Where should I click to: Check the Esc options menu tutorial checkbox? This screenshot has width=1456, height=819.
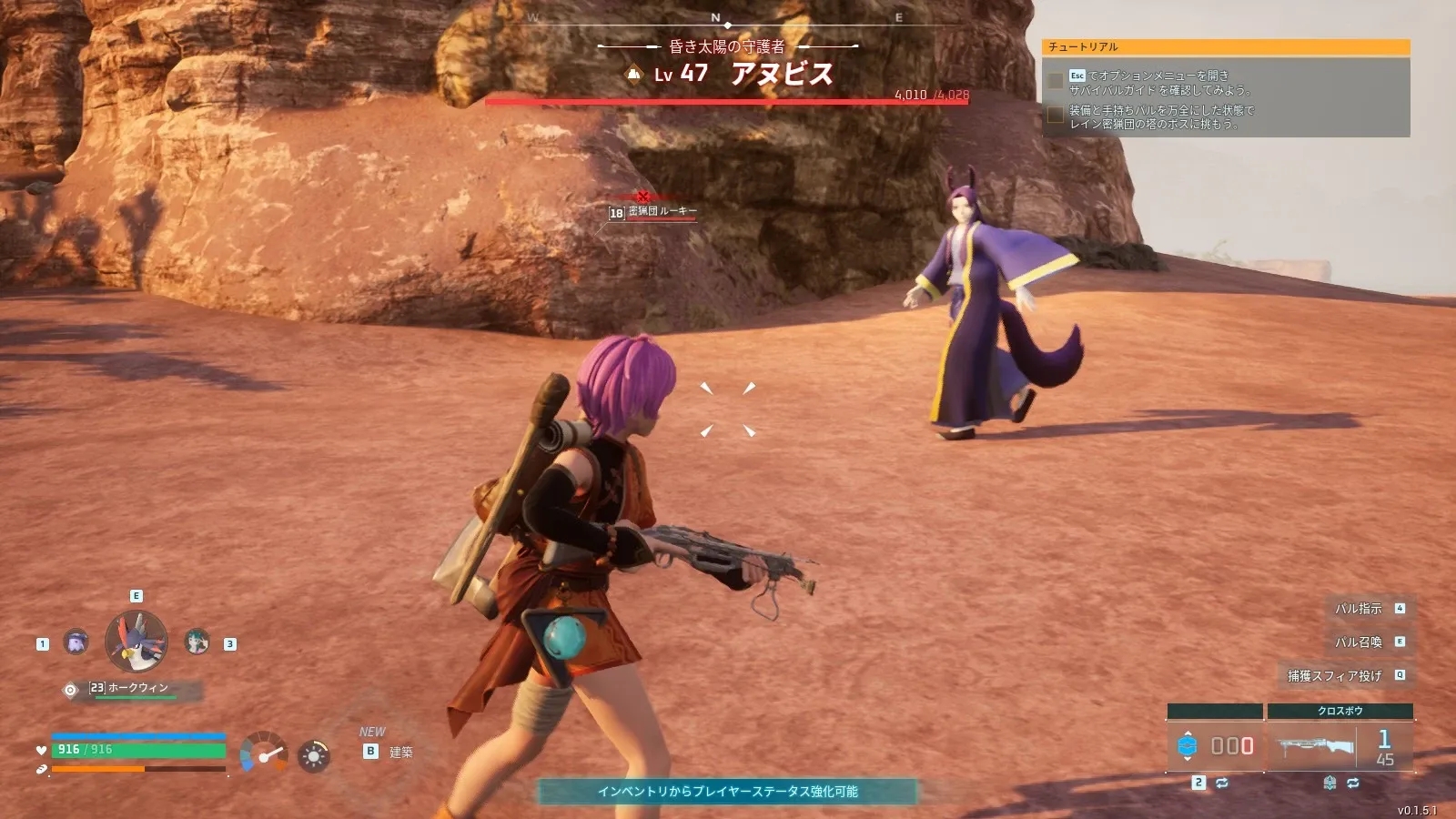1057,79
